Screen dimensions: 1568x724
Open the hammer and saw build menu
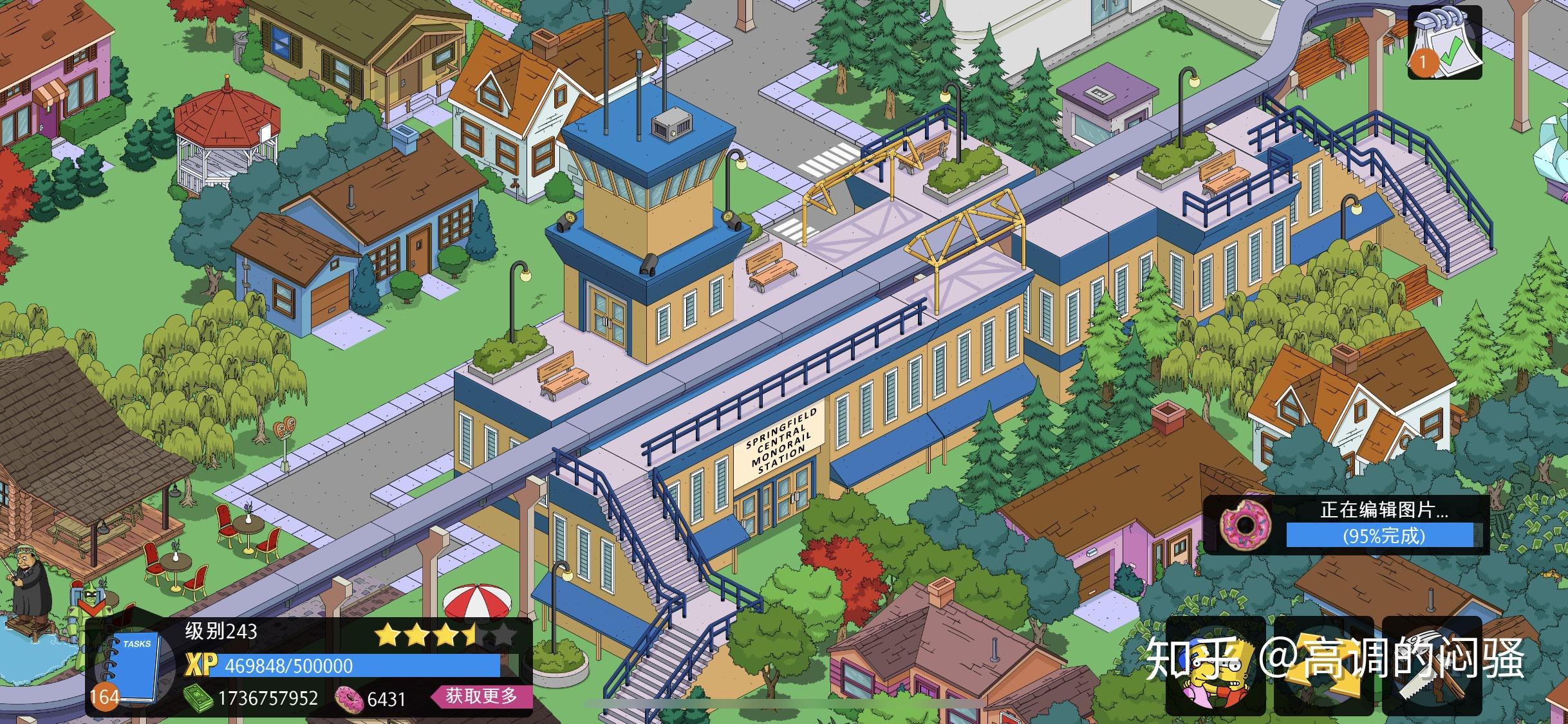point(1433,666)
